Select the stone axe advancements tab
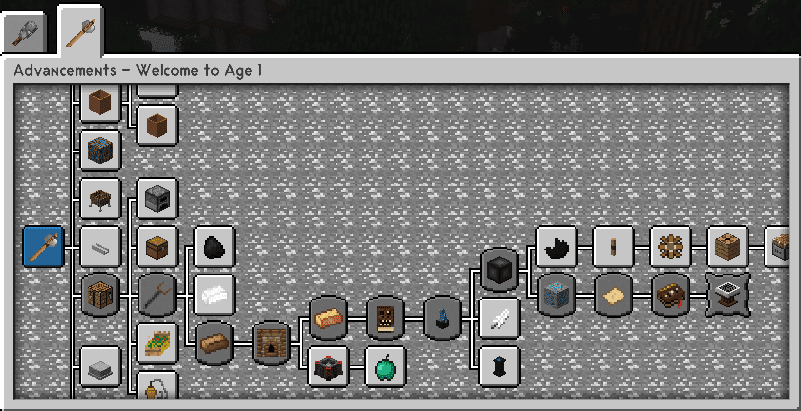Viewport: 801px width, 411px height. point(78,31)
